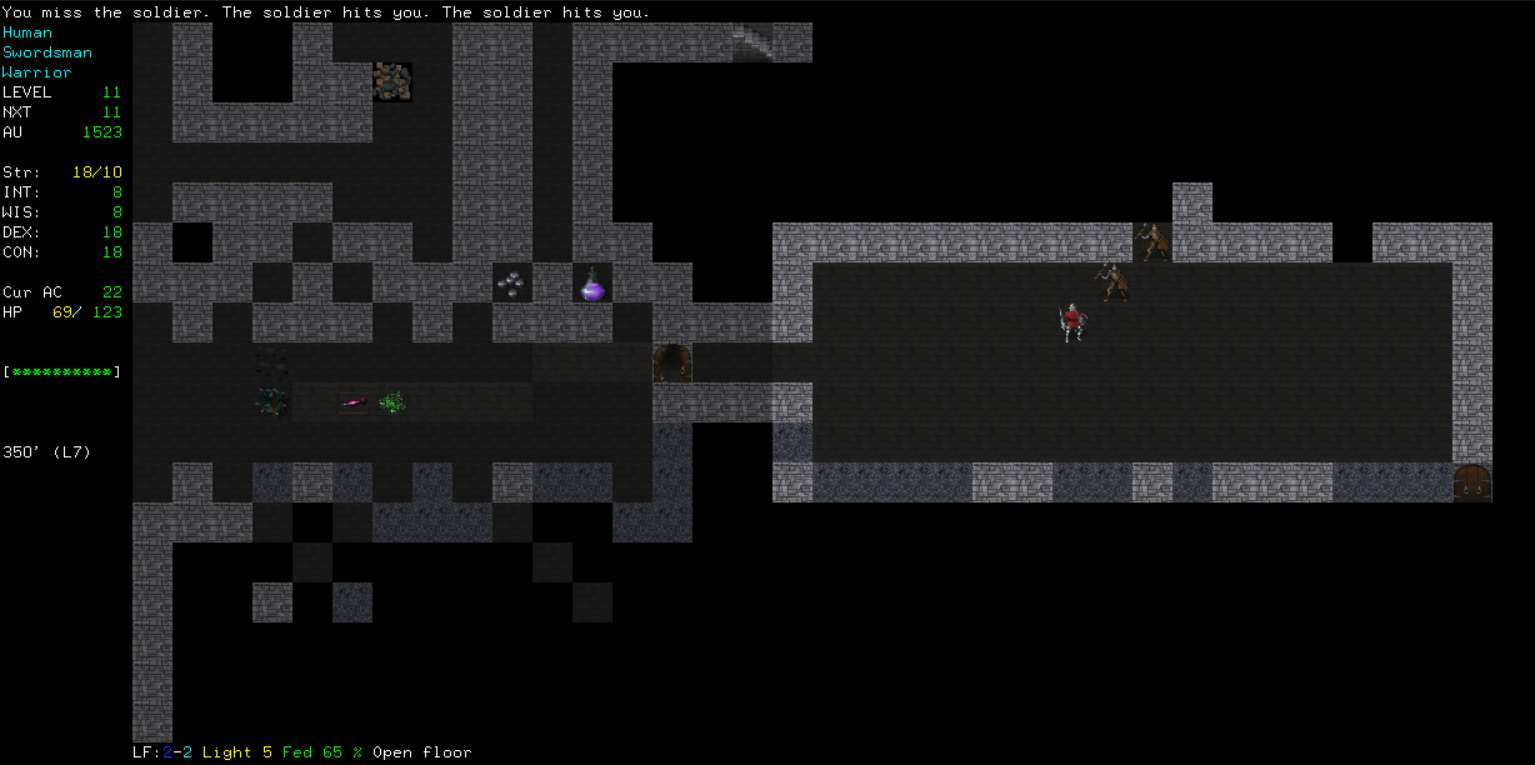Click the open doorway in the middle corridor

[671, 364]
